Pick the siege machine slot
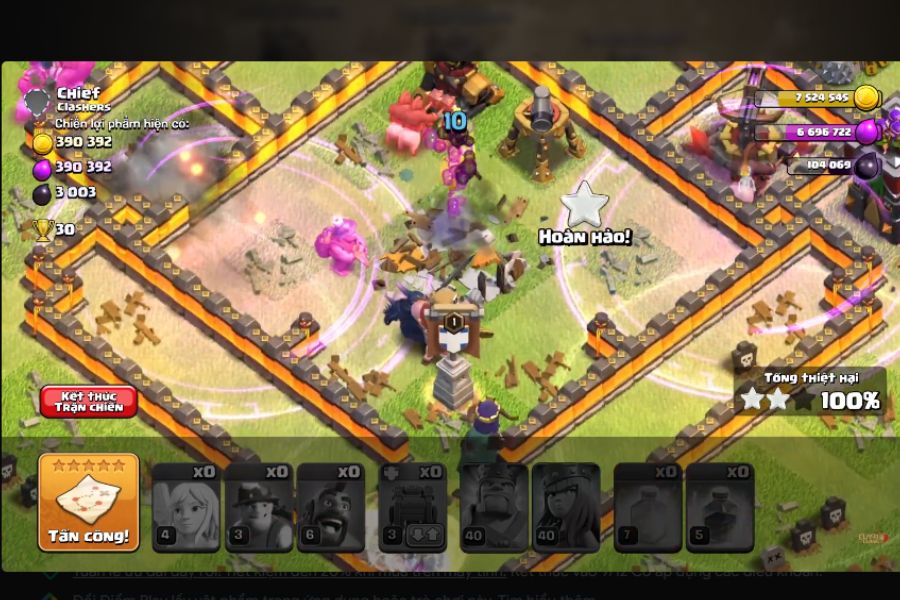The width and height of the screenshot is (900, 600). [x=412, y=507]
